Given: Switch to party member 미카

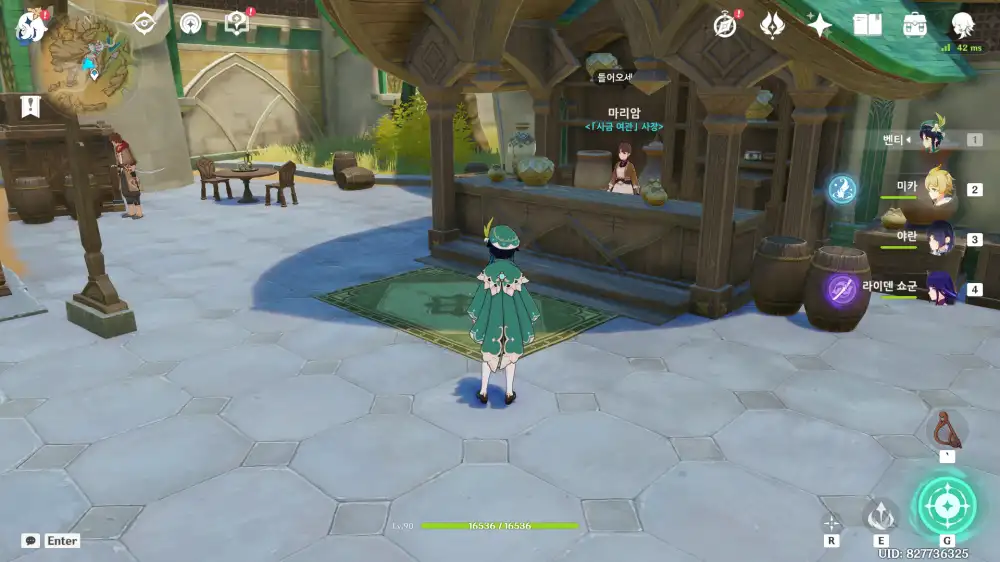Looking at the screenshot, I should [x=936, y=187].
